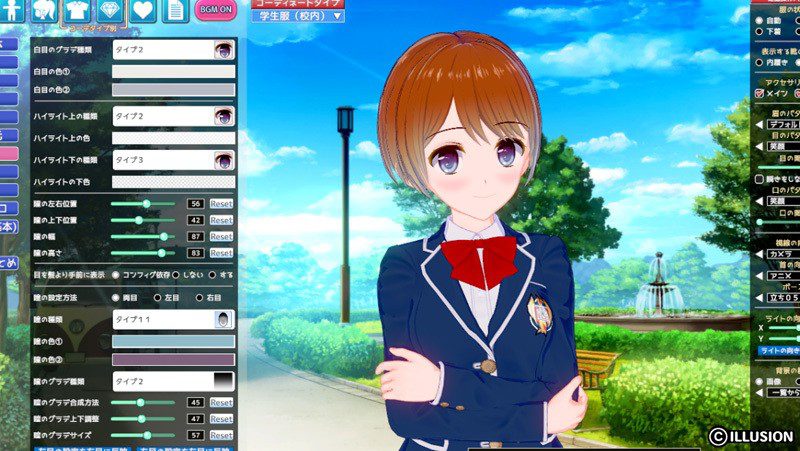
Task: Open the 学生服（校内） coordinate dropdown
Action: point(297,16)
